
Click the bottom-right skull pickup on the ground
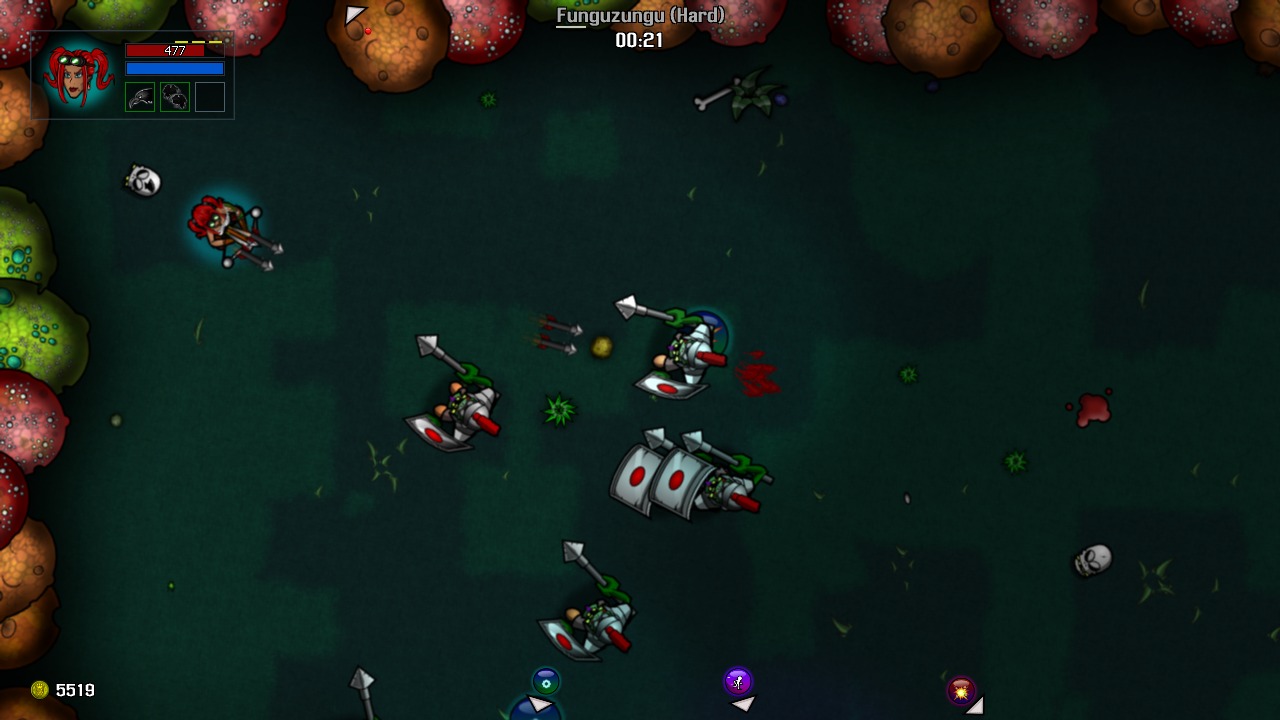click(x=1095, y=562)
